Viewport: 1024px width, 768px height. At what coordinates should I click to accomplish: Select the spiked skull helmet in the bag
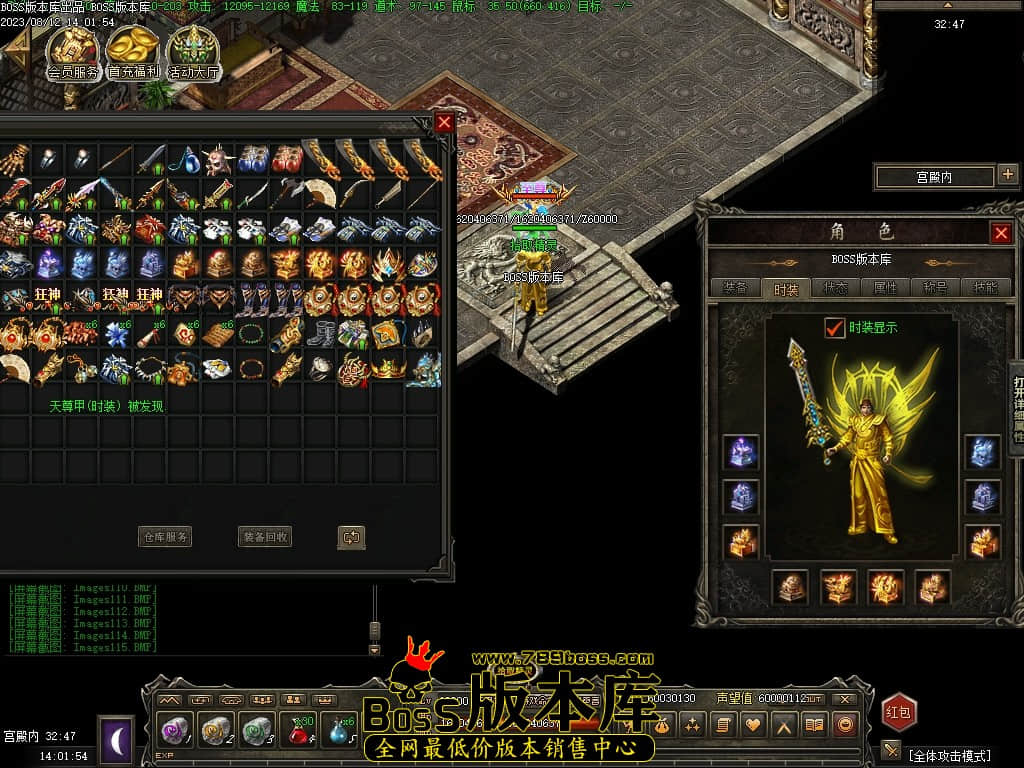[x=218, y=160]
